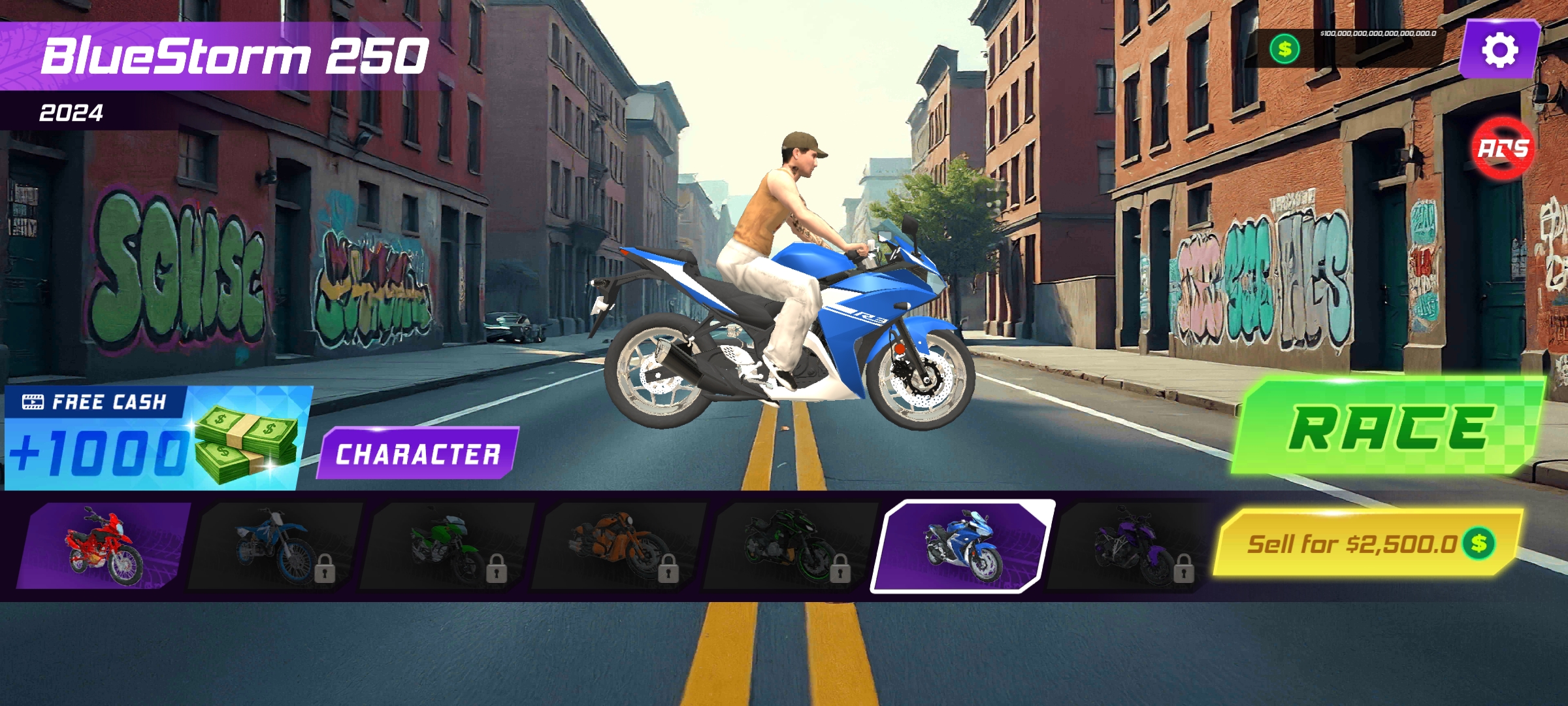
Task: Pick the locked green motorcycle
Action: click(447, 546)
